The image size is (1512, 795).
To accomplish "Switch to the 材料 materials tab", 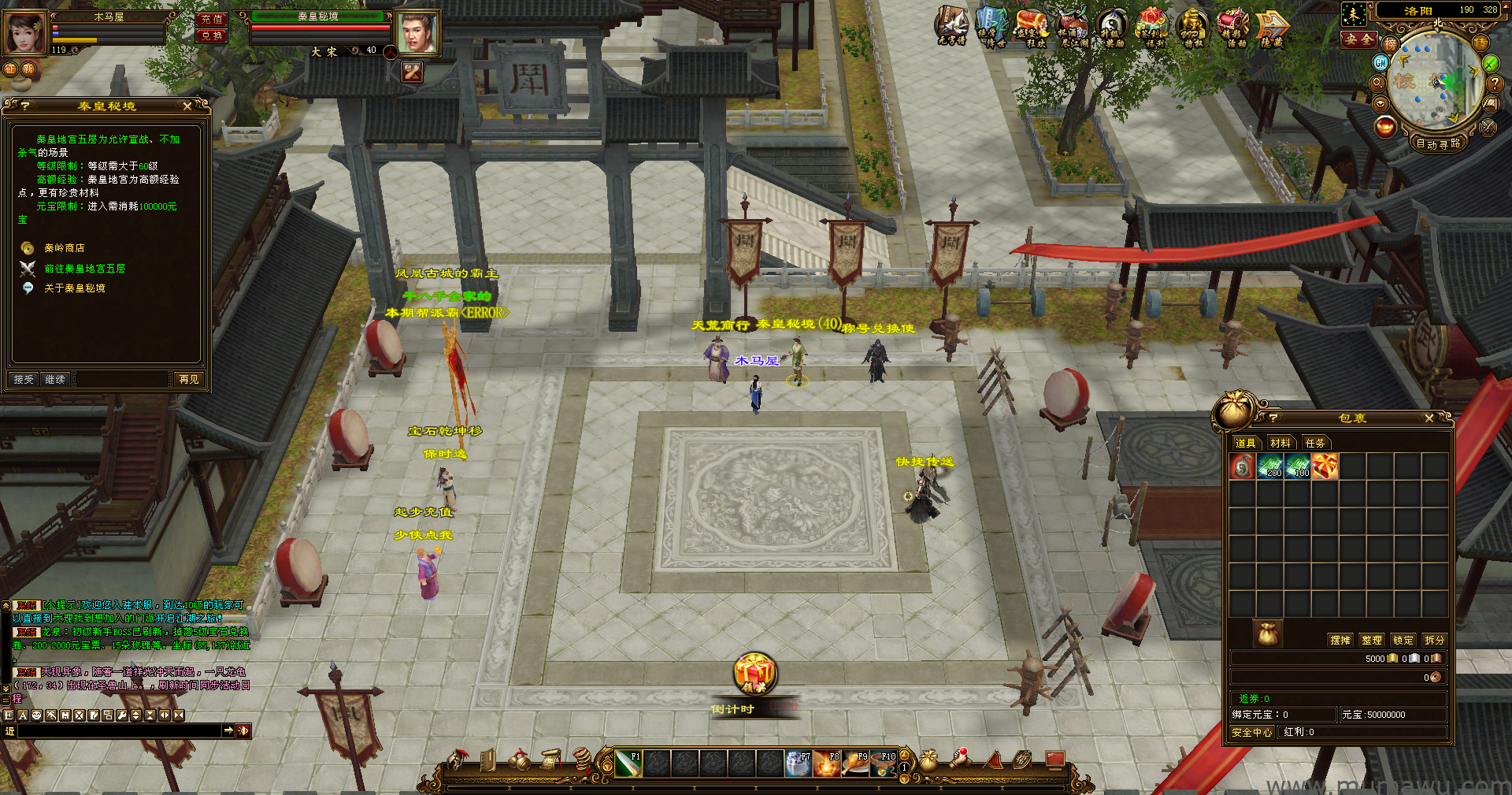I will (1280, 443).
